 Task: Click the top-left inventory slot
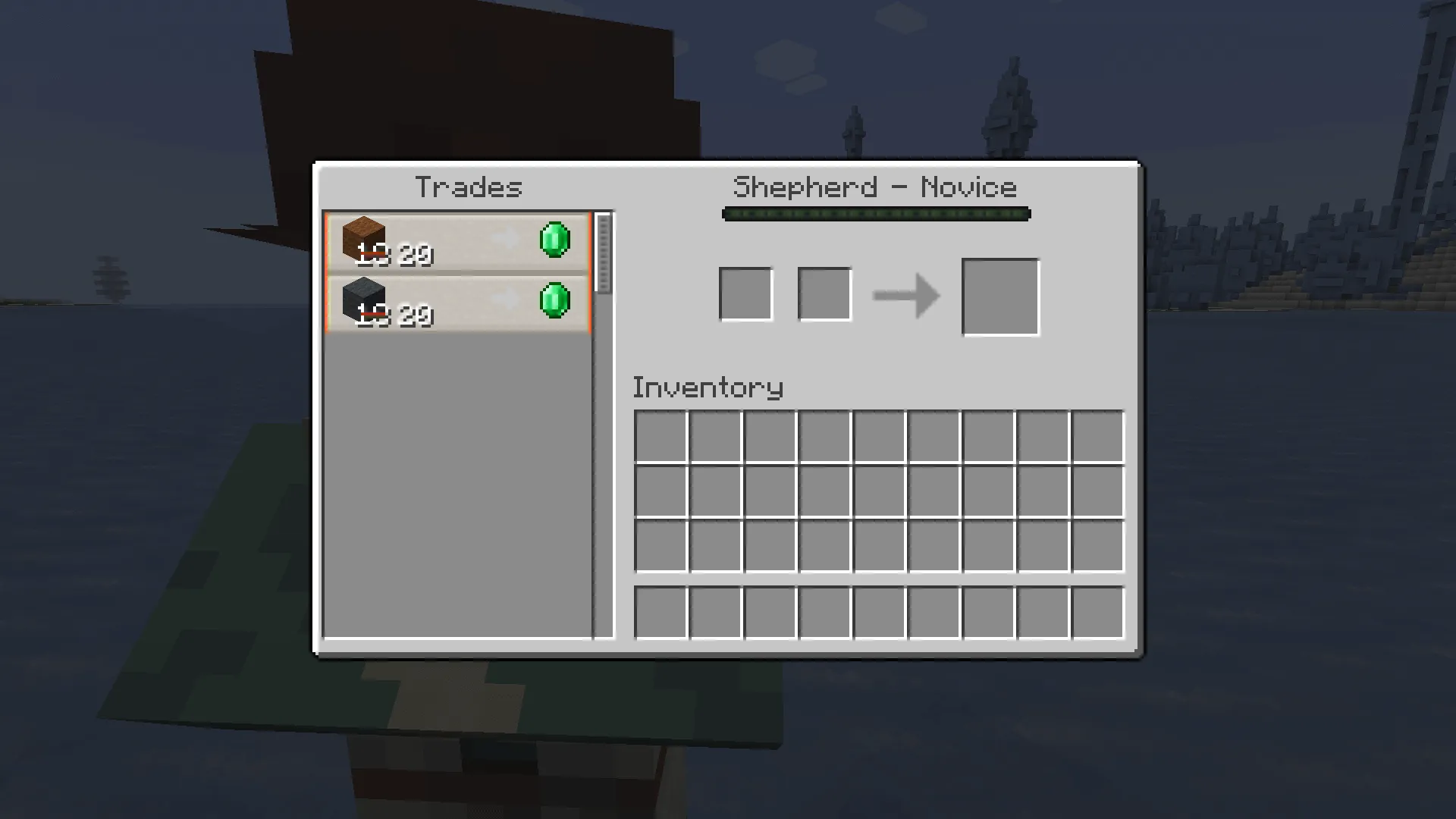[662, 434]
